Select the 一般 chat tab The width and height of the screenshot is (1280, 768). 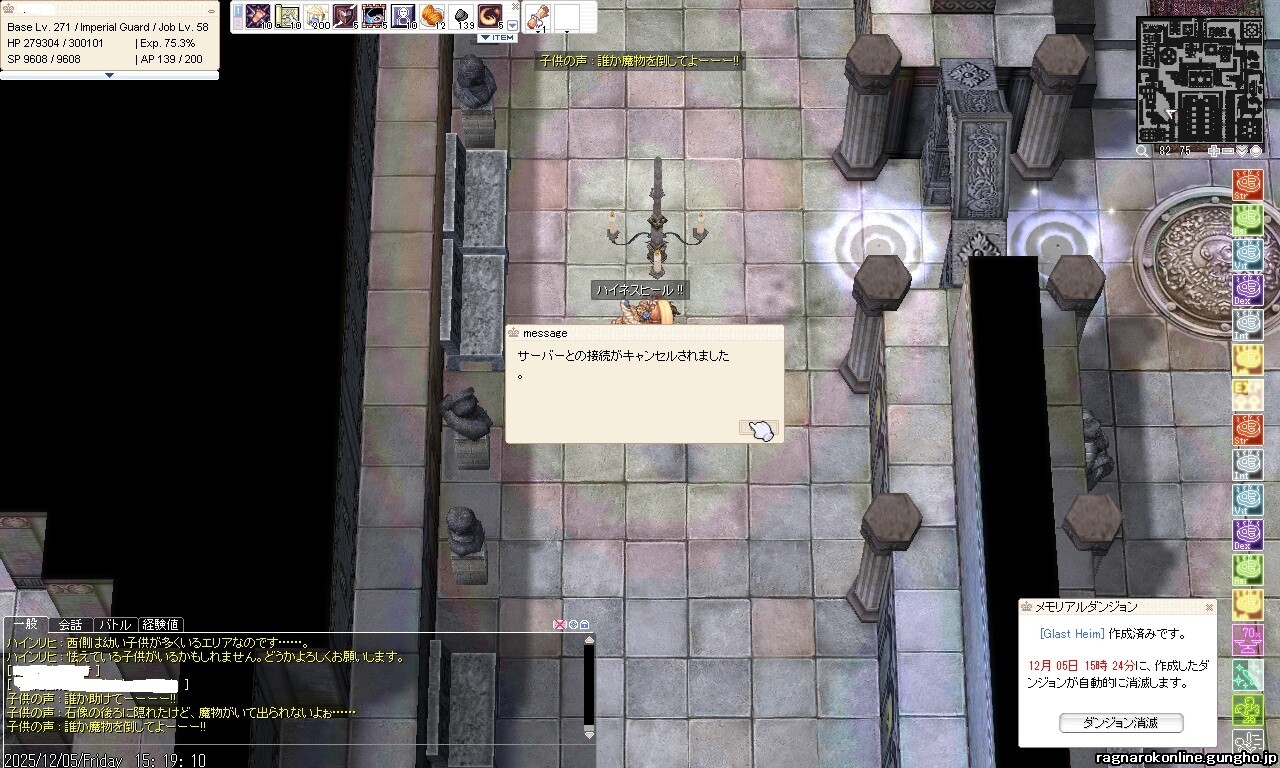click(24, 625)
